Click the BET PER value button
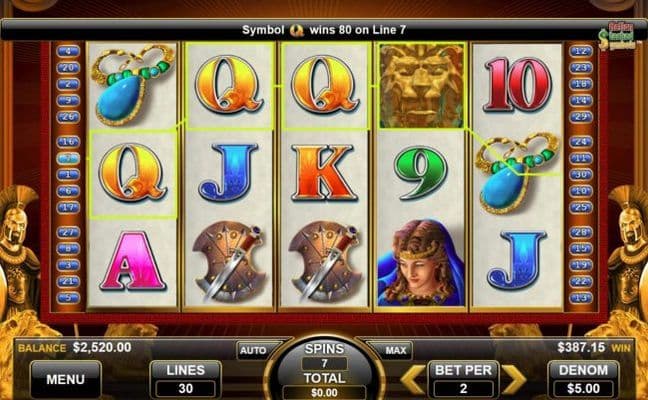 pos(462,379)
